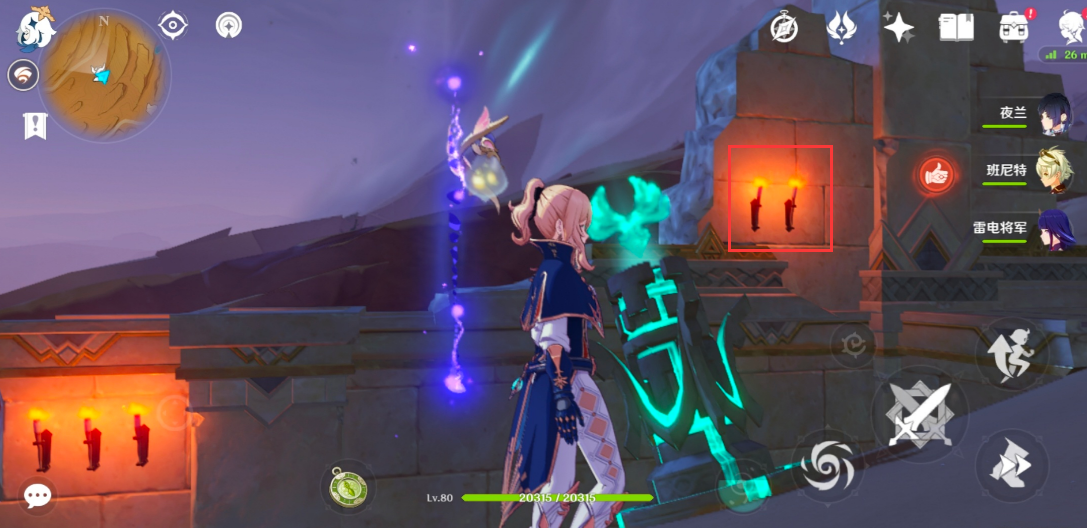Screen dimensions: 1087x528
Task: Sprint with the double-arrow dash button
Action: [1011, 466]
